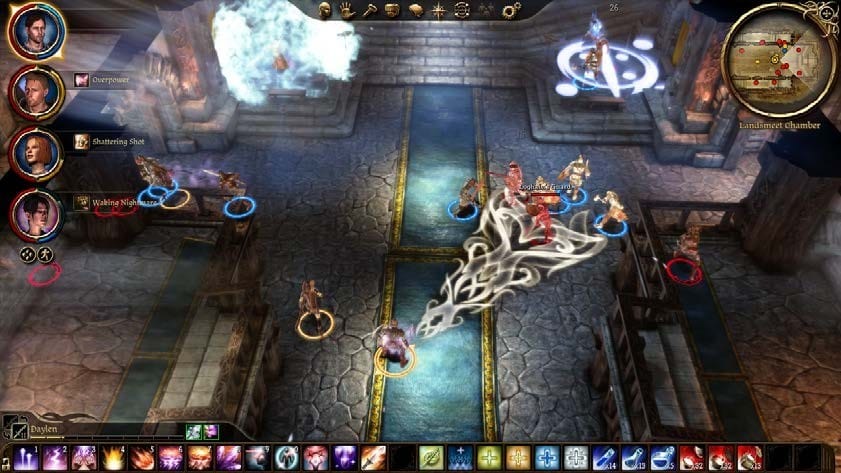The width and height of the screenshot is (841, 473).
Task: Open the skills hand icon
Action: [347, 11]
